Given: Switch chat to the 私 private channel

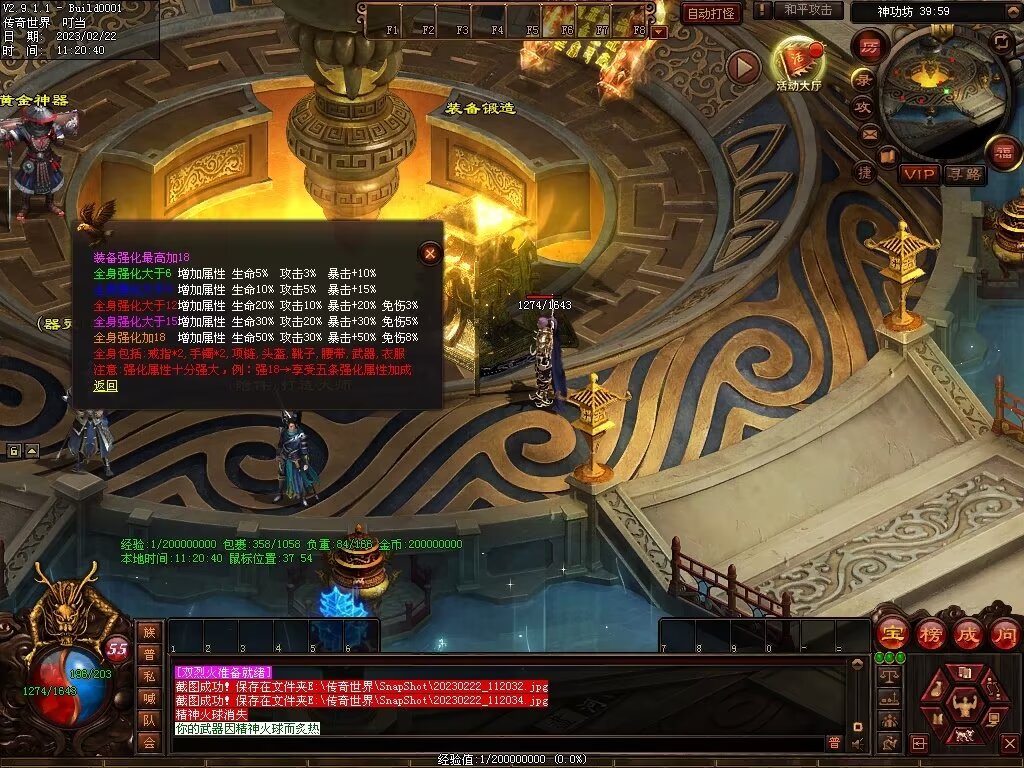Looking at the screenshot, I should [149, 675].
